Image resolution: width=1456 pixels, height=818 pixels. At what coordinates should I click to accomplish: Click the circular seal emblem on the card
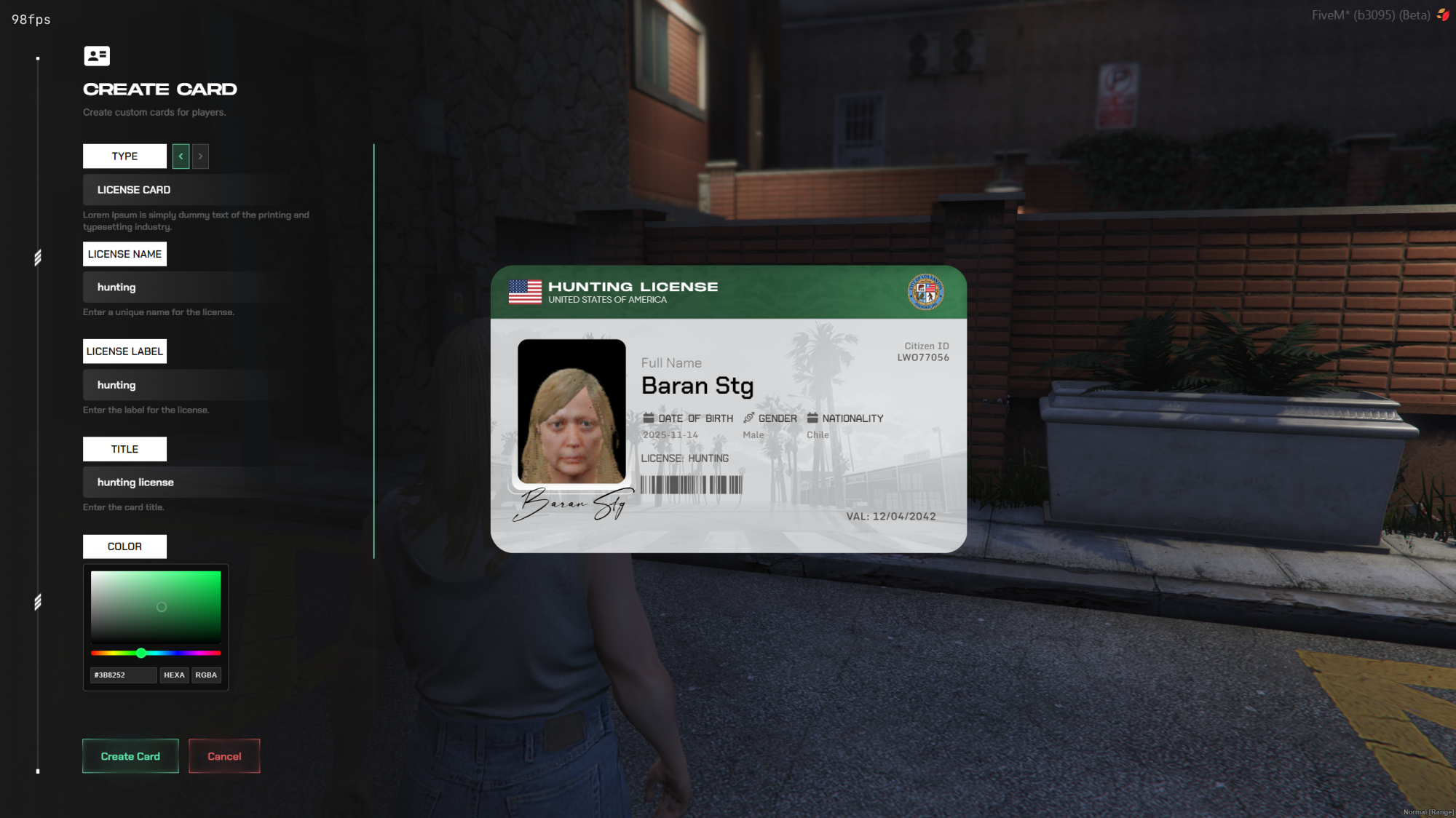coord(926,293)
